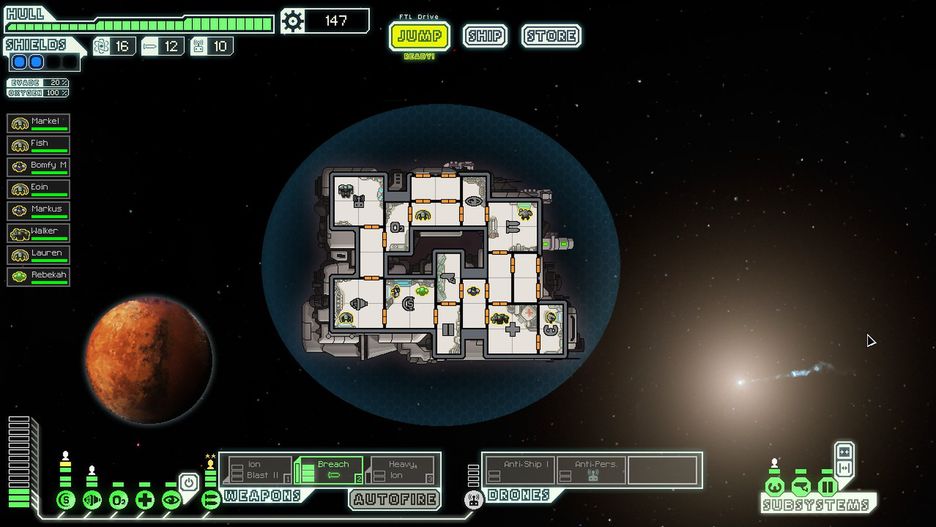Activate the Anti-Personnel drone slot

pos(592,470)
